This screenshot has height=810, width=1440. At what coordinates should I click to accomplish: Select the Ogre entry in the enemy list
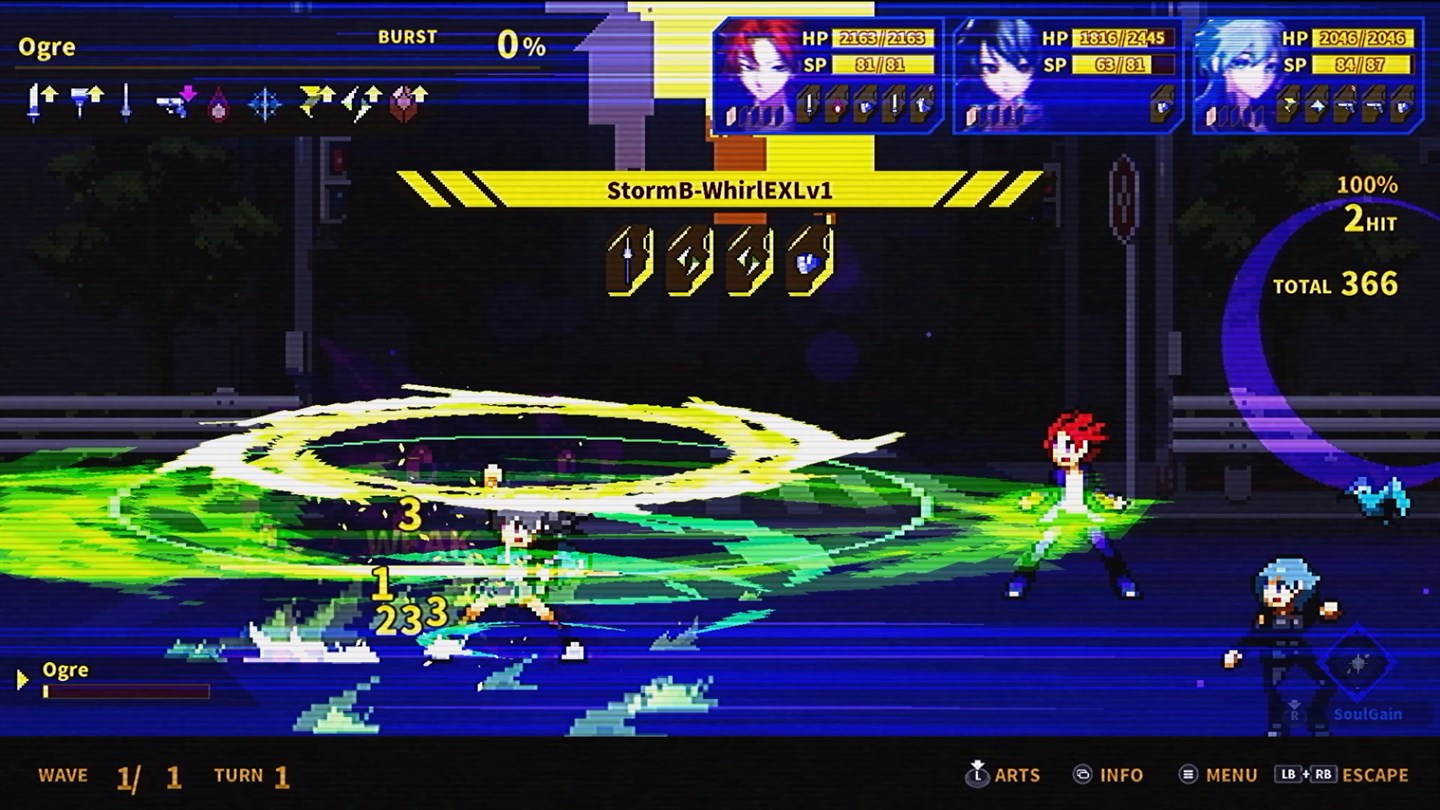[65, 671]
